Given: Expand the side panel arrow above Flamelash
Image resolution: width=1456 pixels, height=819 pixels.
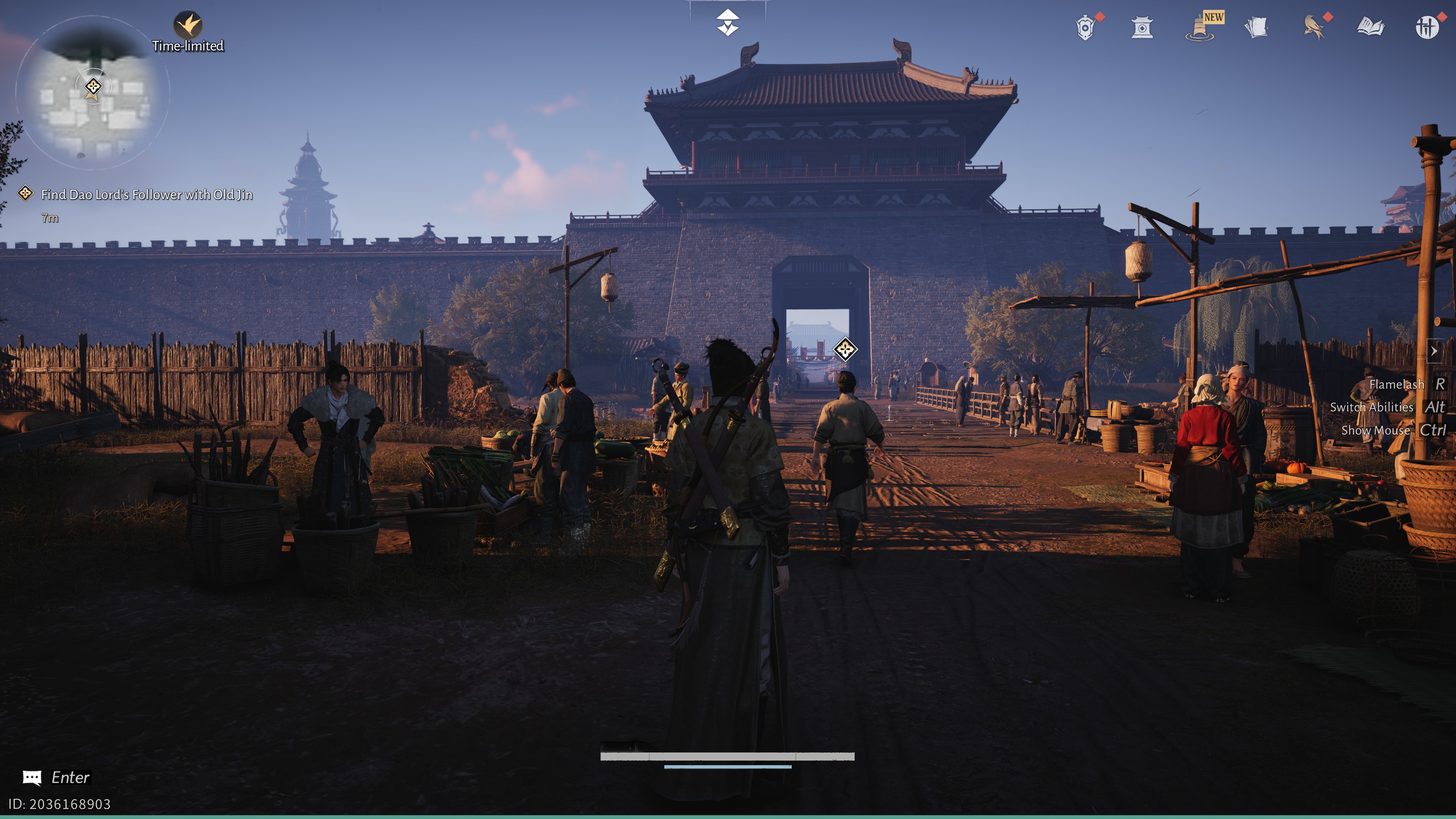Looking at the screenshot, I should pos(1433,351).
